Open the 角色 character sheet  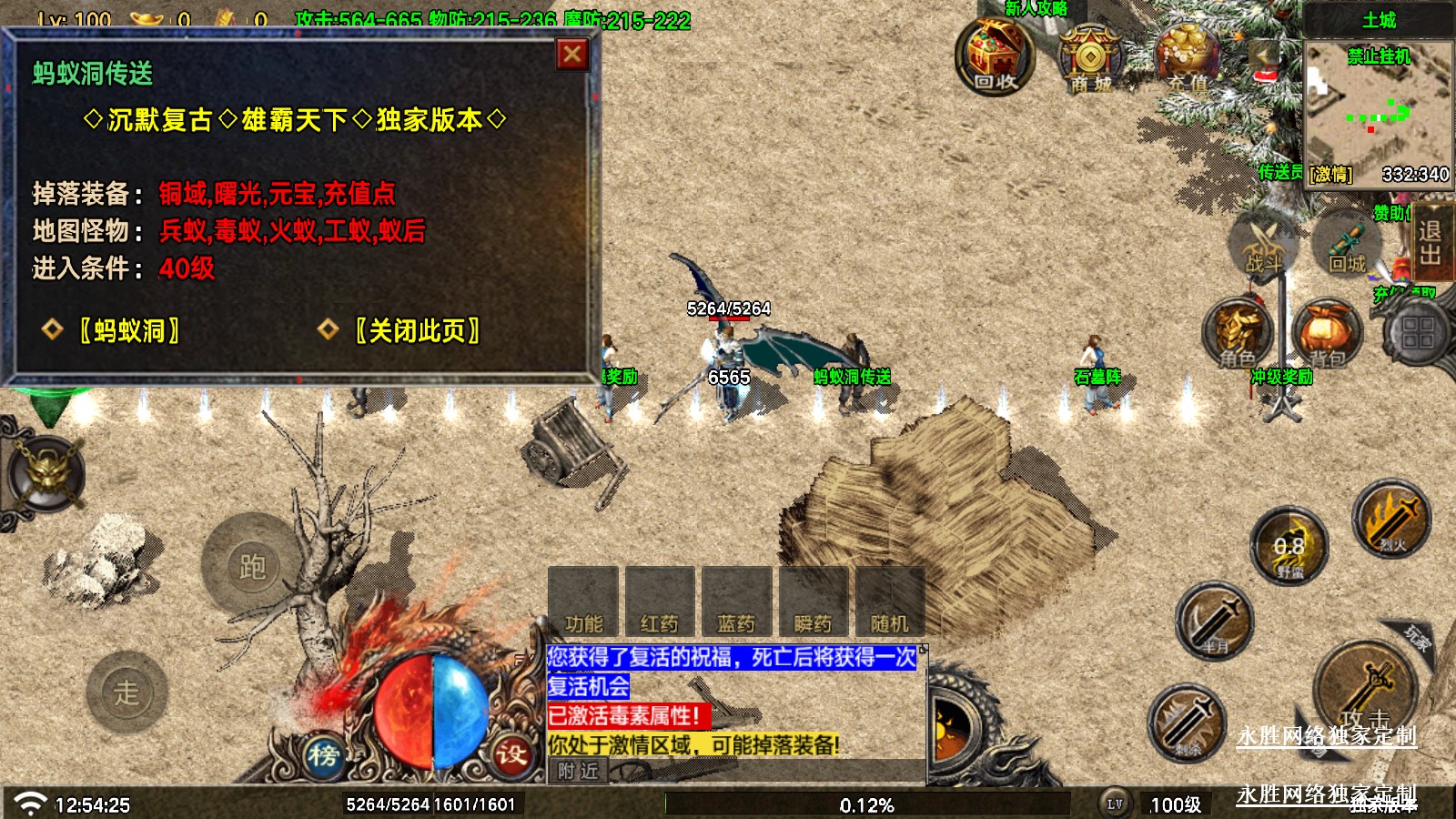click(x=1236, y=334)
